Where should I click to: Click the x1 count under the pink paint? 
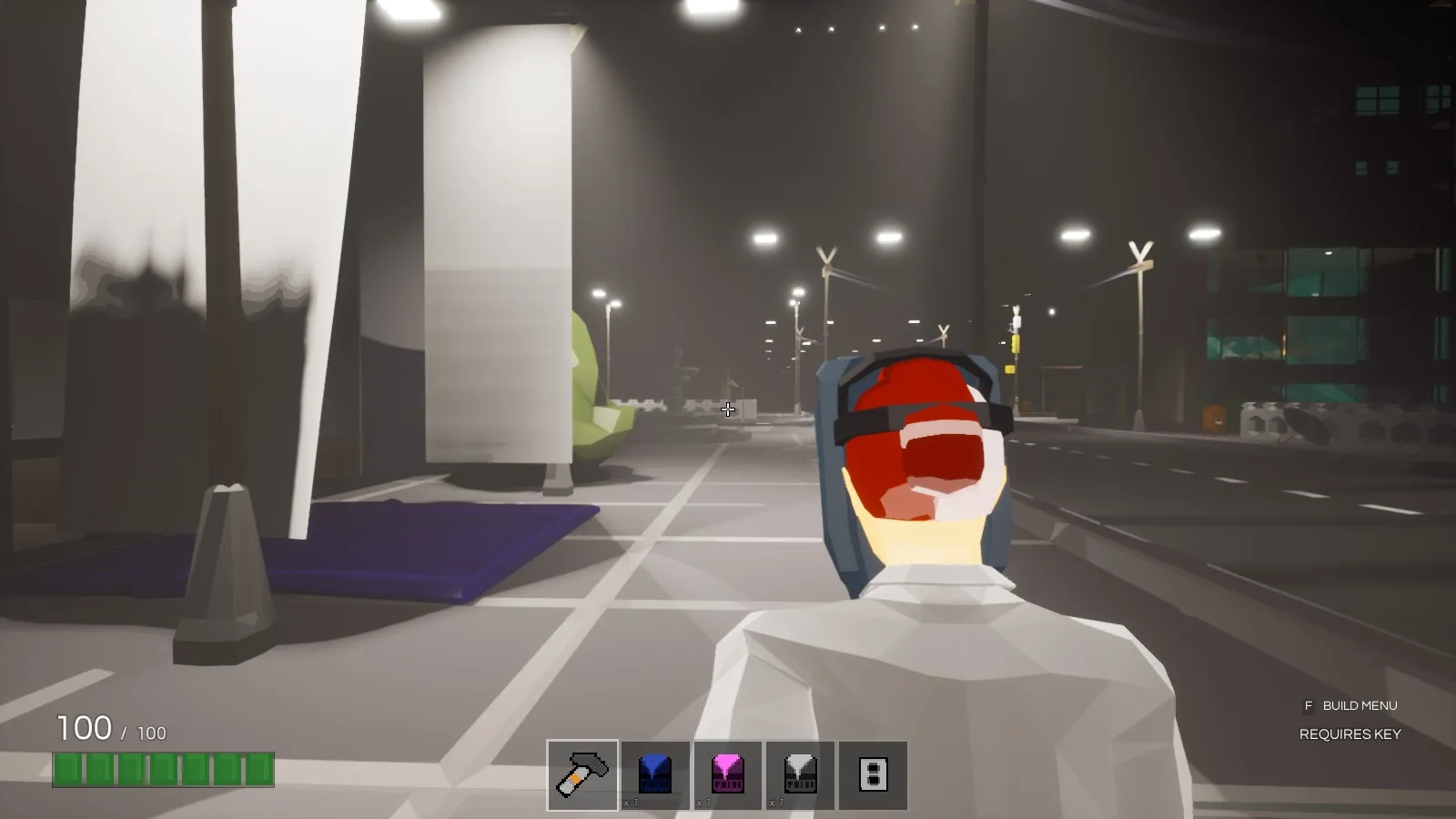click(705, 804)
